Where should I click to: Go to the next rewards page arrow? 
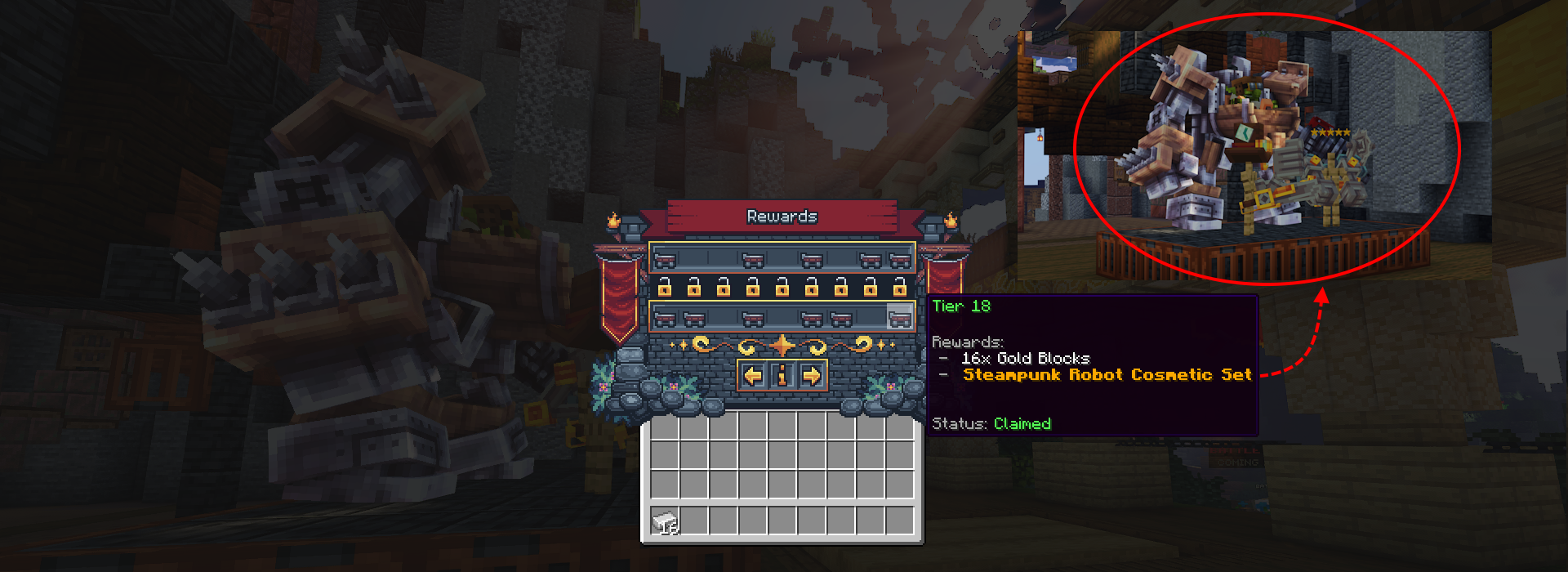click(x=811, y=376)
